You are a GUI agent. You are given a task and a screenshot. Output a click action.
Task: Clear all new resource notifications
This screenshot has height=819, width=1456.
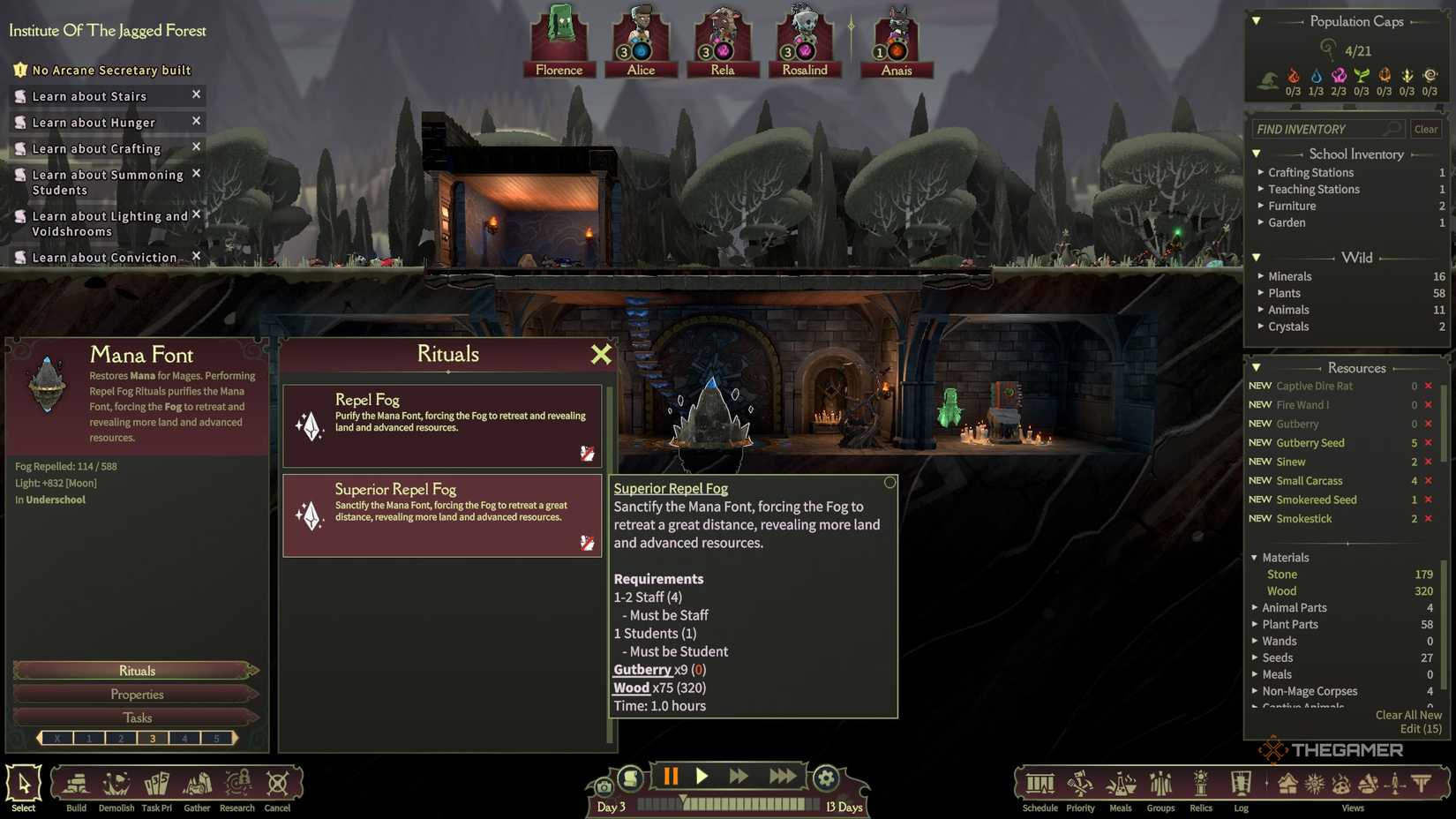1407,715
